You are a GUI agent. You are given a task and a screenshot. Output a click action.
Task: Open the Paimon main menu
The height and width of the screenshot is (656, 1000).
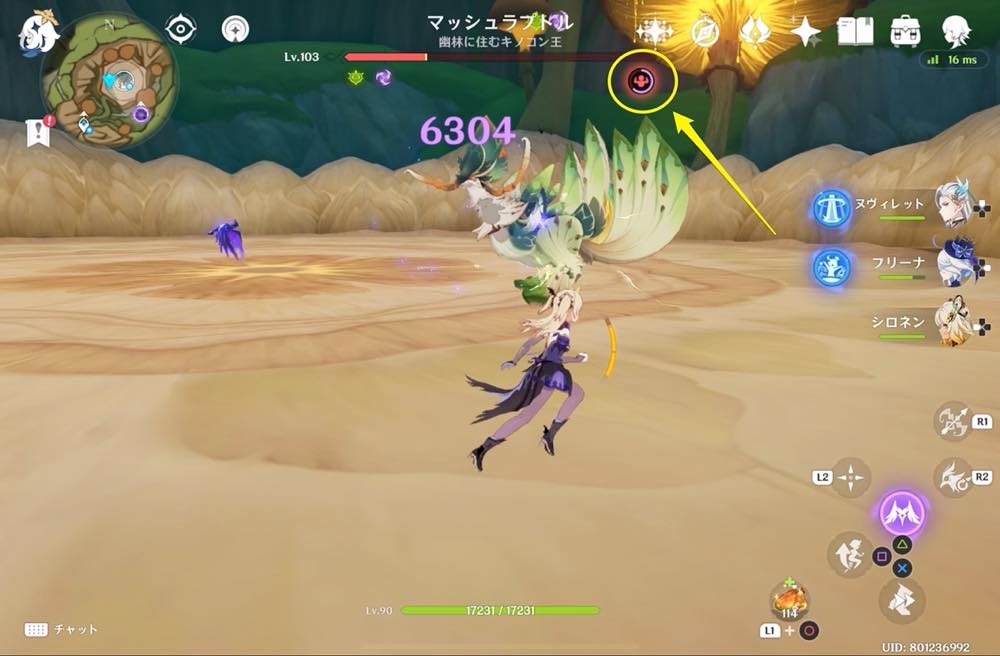(37, 33)
